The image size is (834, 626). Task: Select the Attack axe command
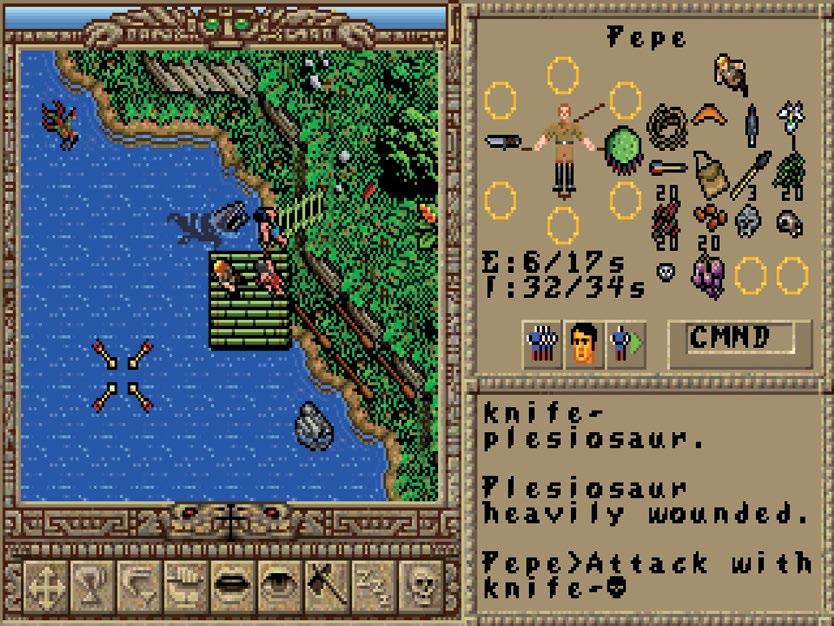[x=326, y=588]
